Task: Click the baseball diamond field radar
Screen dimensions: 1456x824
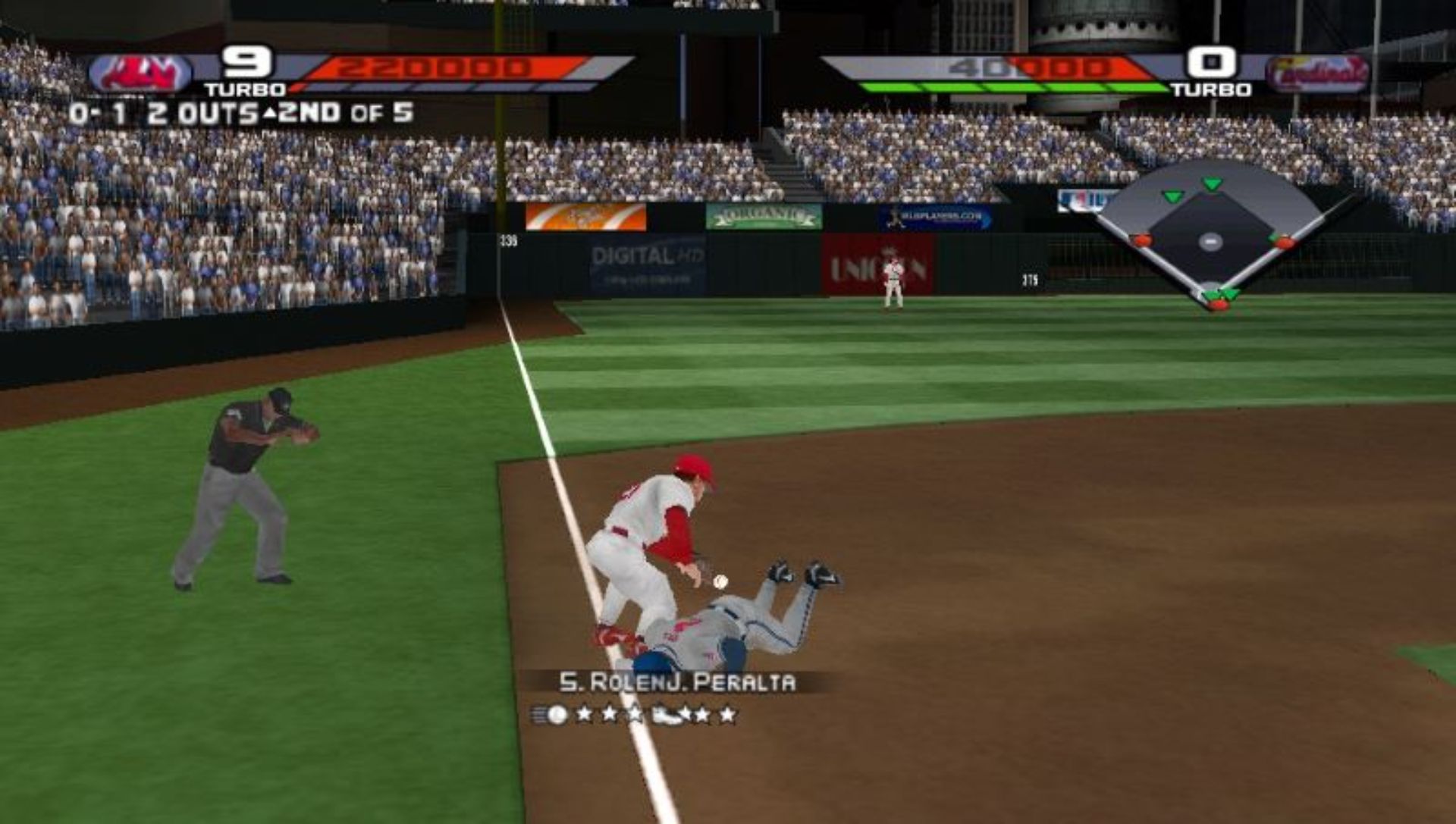Action: click(x=1211, y=233)
